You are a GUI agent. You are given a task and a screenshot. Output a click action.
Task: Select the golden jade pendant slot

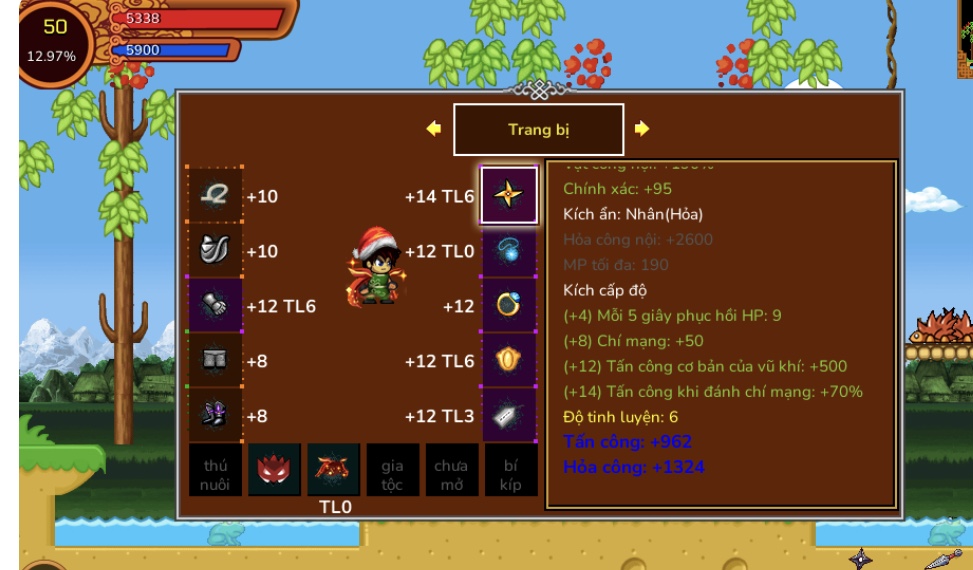509,360
